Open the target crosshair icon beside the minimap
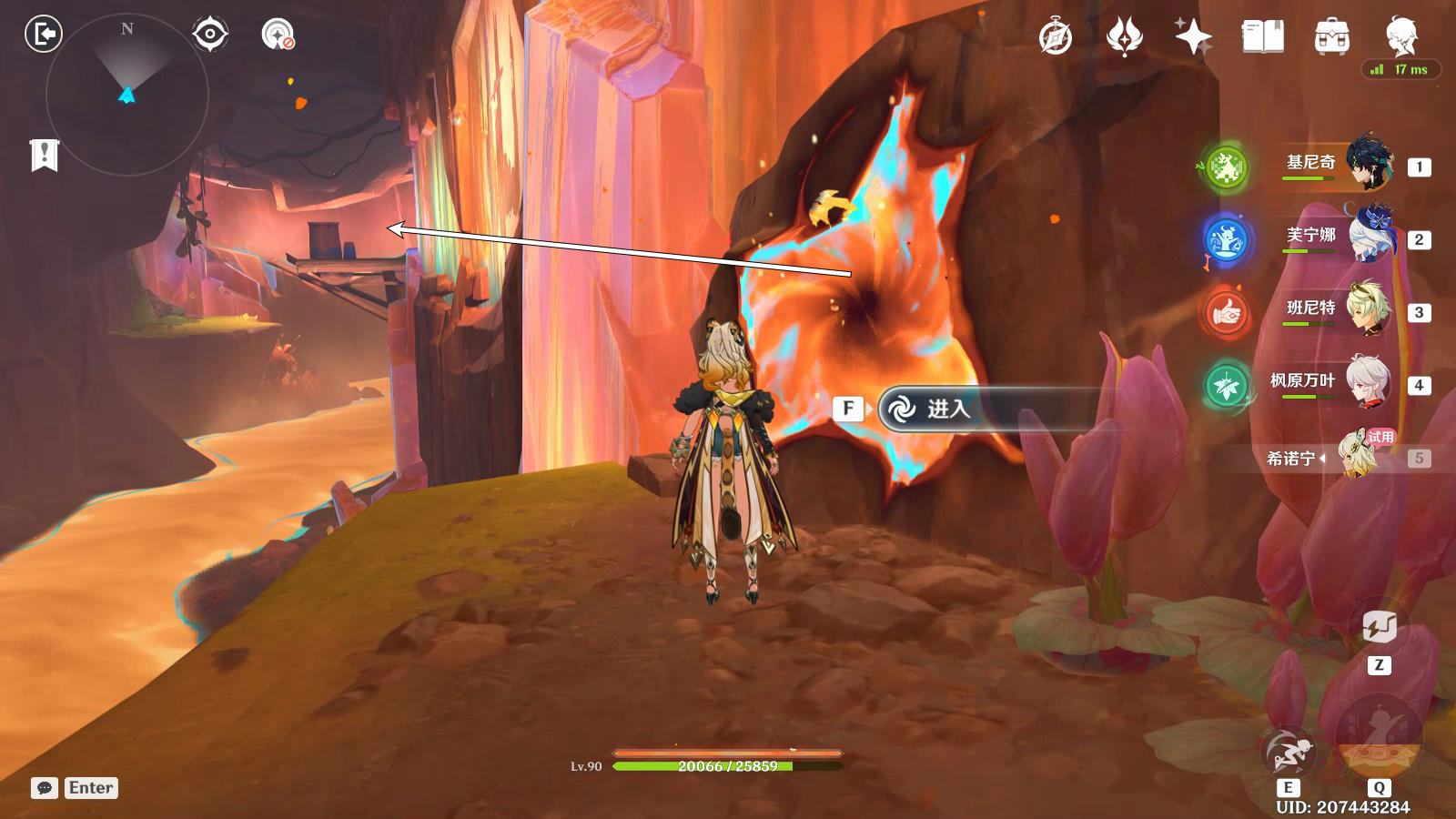 tap(210, 35)
